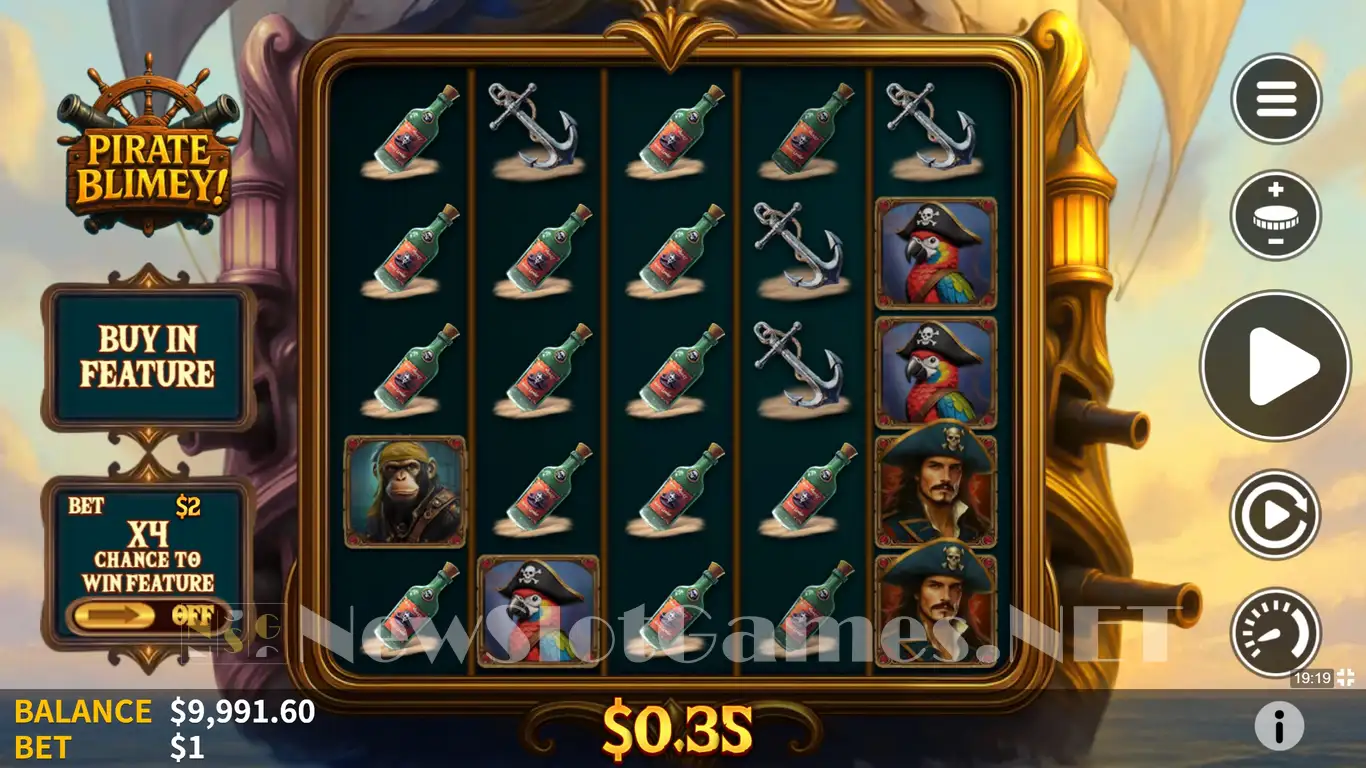Toggle the X4 chance to win feature
Screen dimensions: 1366x768
[x=148, y=615]
